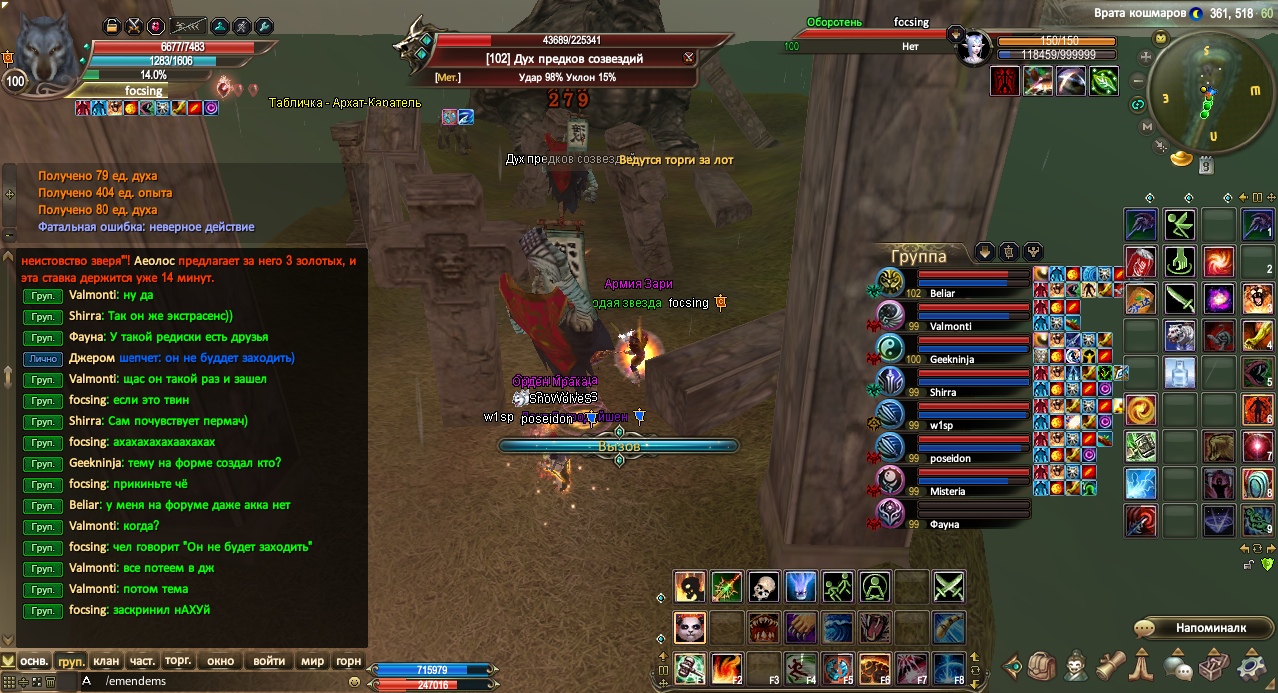Viewport: 1278px width, 693px height.
Task: Open the world map with M button
Action: tap(1254, 89)
